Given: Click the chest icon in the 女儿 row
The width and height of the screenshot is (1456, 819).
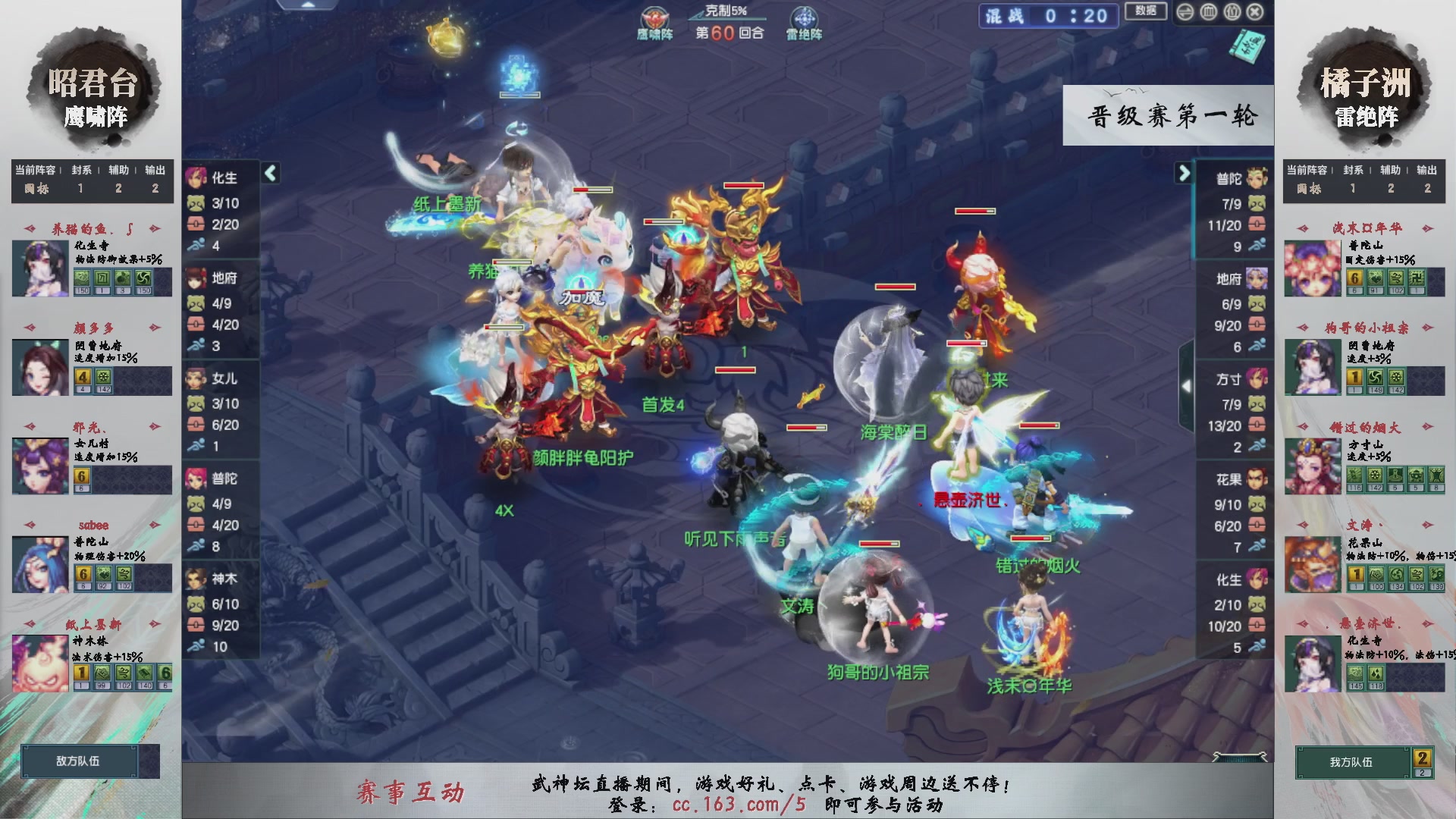Looking at the screenshot, I should (x=196, y=425).
